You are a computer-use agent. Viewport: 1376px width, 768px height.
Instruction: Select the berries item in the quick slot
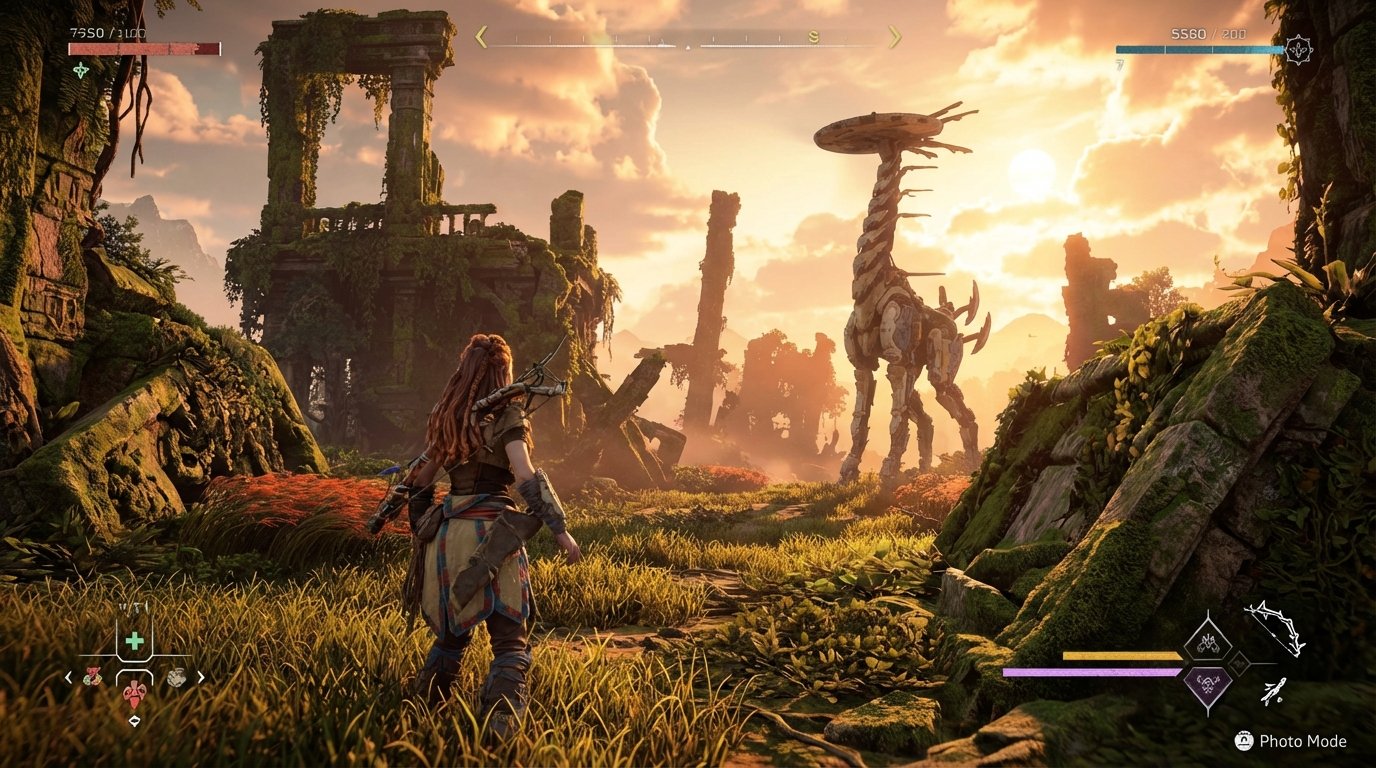pos(92,677)
